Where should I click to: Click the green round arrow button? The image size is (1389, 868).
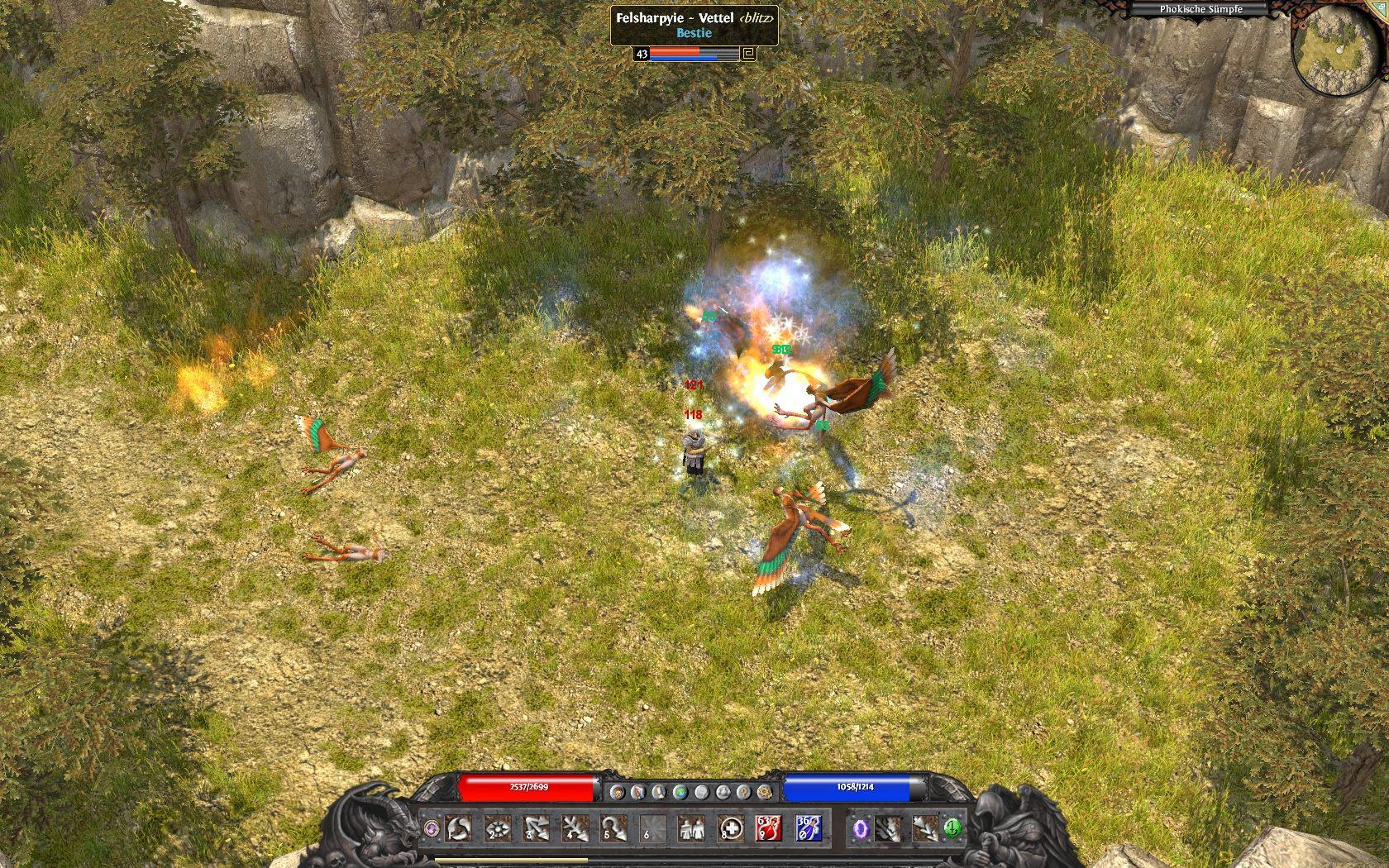(952, 827)
